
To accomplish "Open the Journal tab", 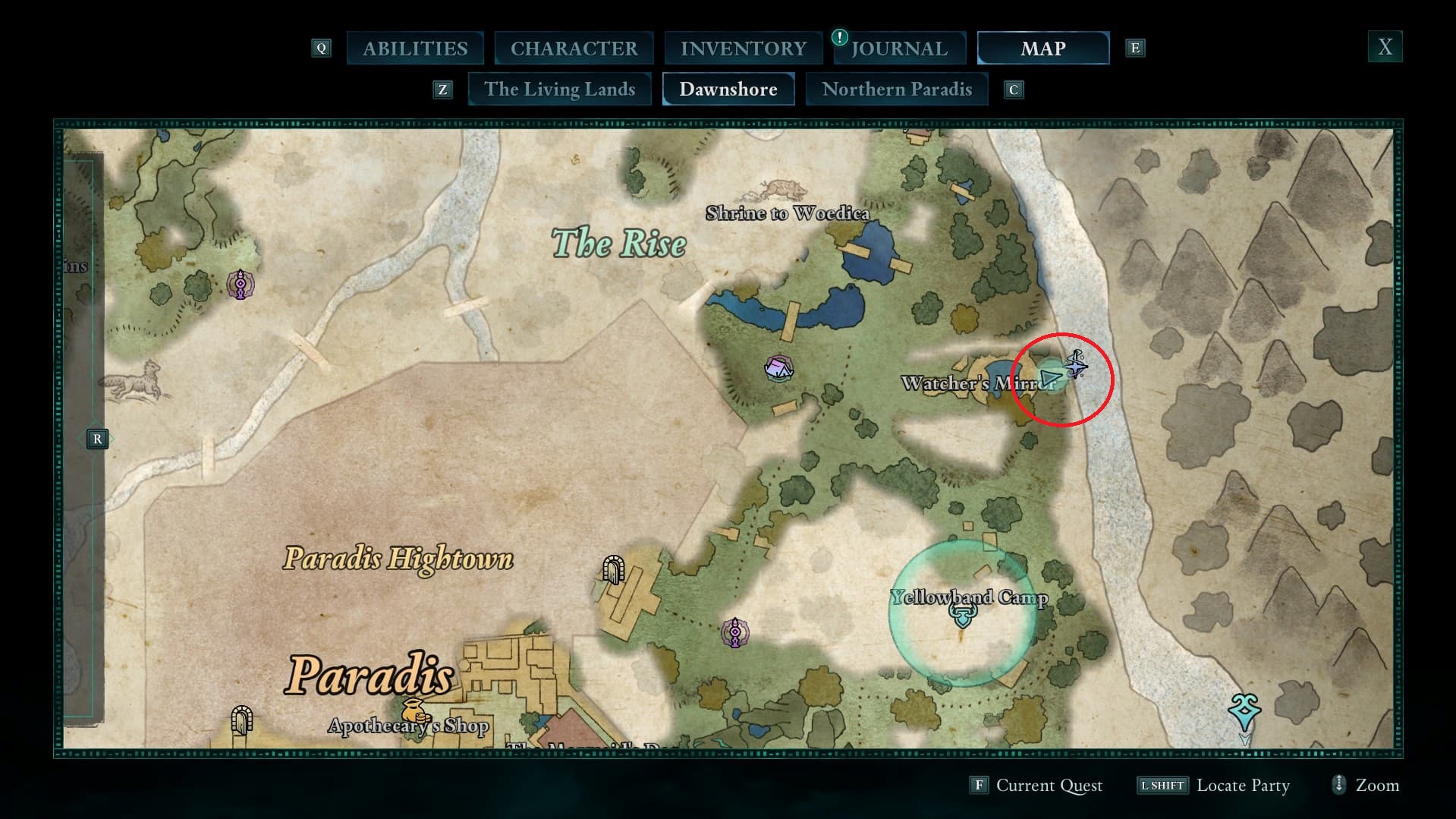I will [x=899, y=48].
